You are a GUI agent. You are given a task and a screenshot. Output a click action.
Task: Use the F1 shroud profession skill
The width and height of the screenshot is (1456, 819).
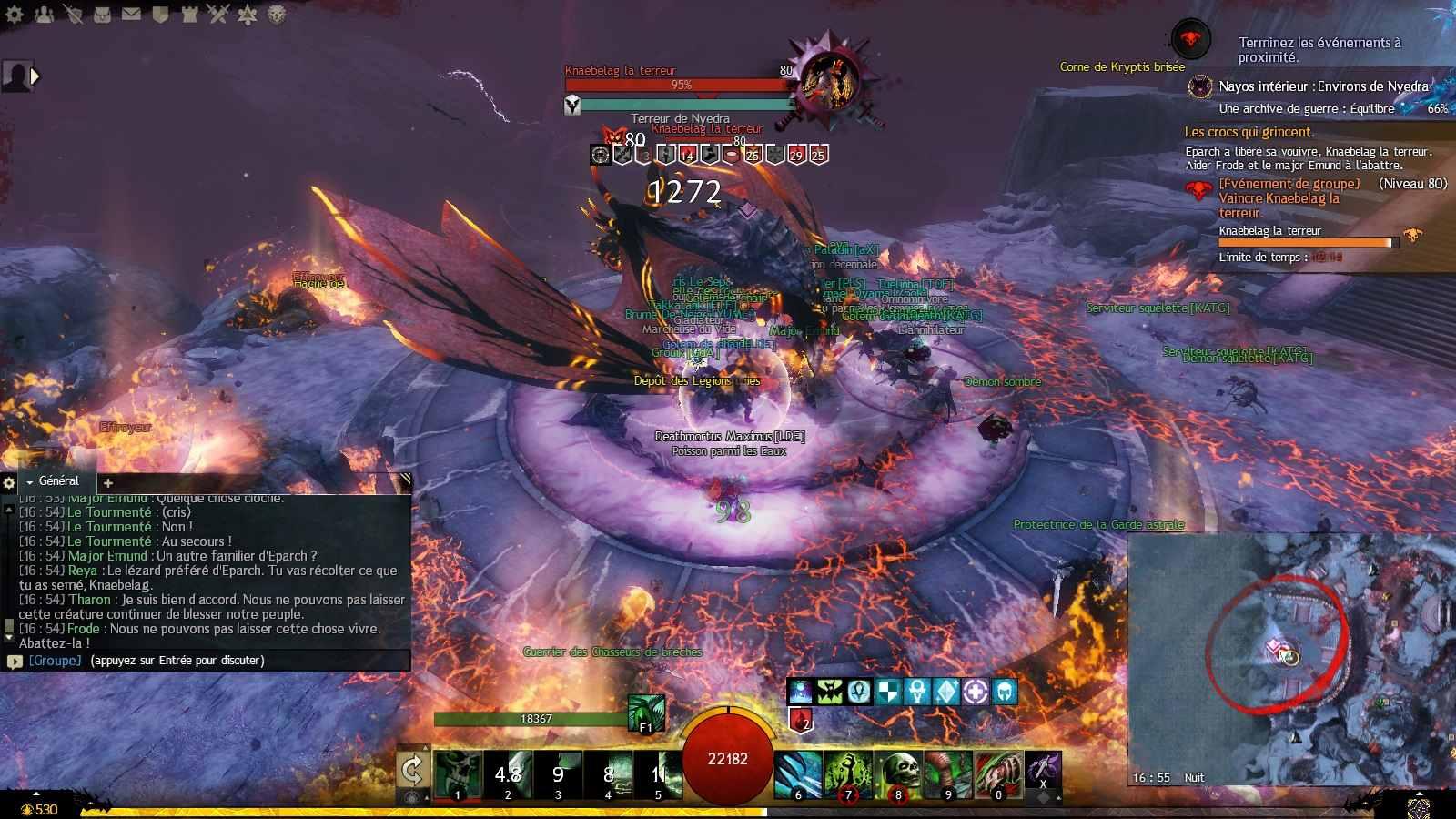(646, 713)
